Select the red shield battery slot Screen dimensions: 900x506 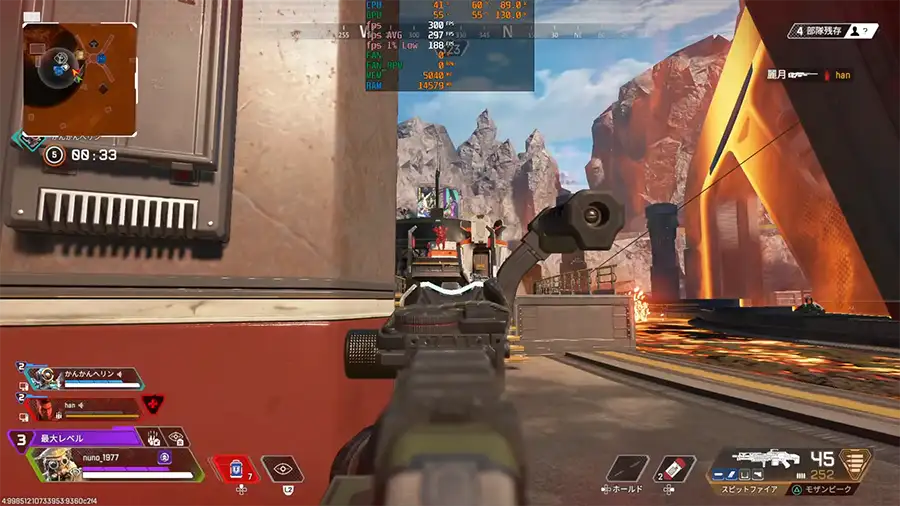pos(232,468)
